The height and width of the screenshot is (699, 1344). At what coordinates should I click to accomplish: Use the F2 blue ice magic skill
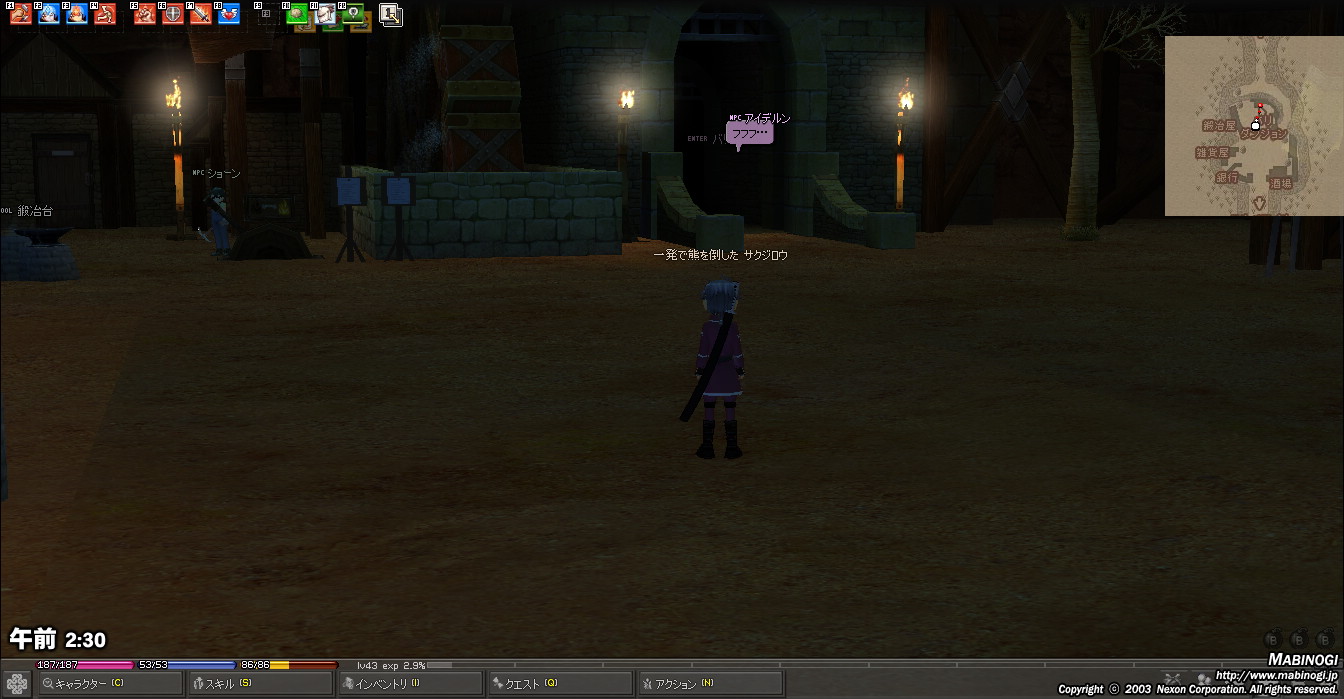tap(49, 14)
